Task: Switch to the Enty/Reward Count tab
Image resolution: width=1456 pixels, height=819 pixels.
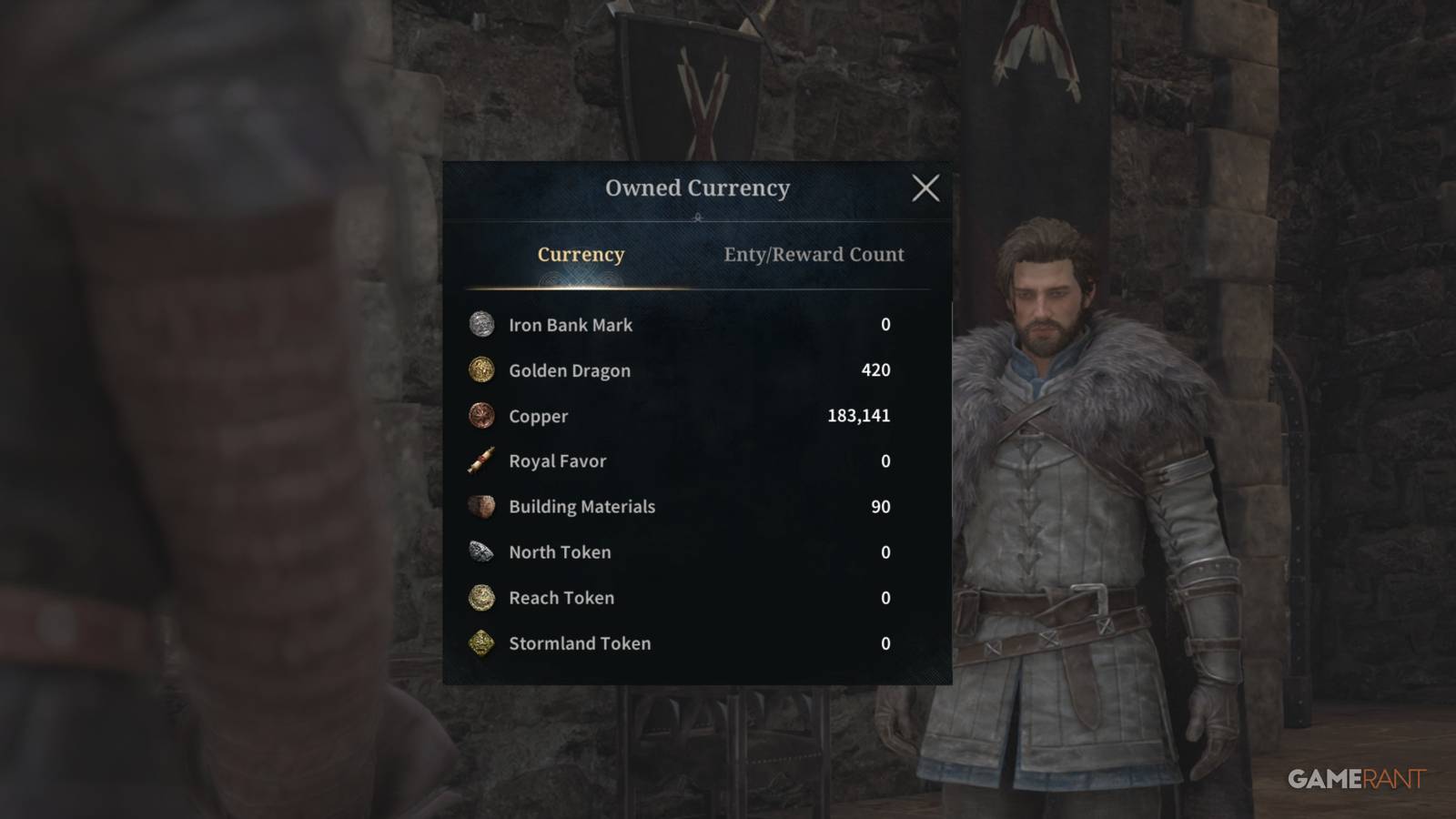Action: tap(813, 255)
